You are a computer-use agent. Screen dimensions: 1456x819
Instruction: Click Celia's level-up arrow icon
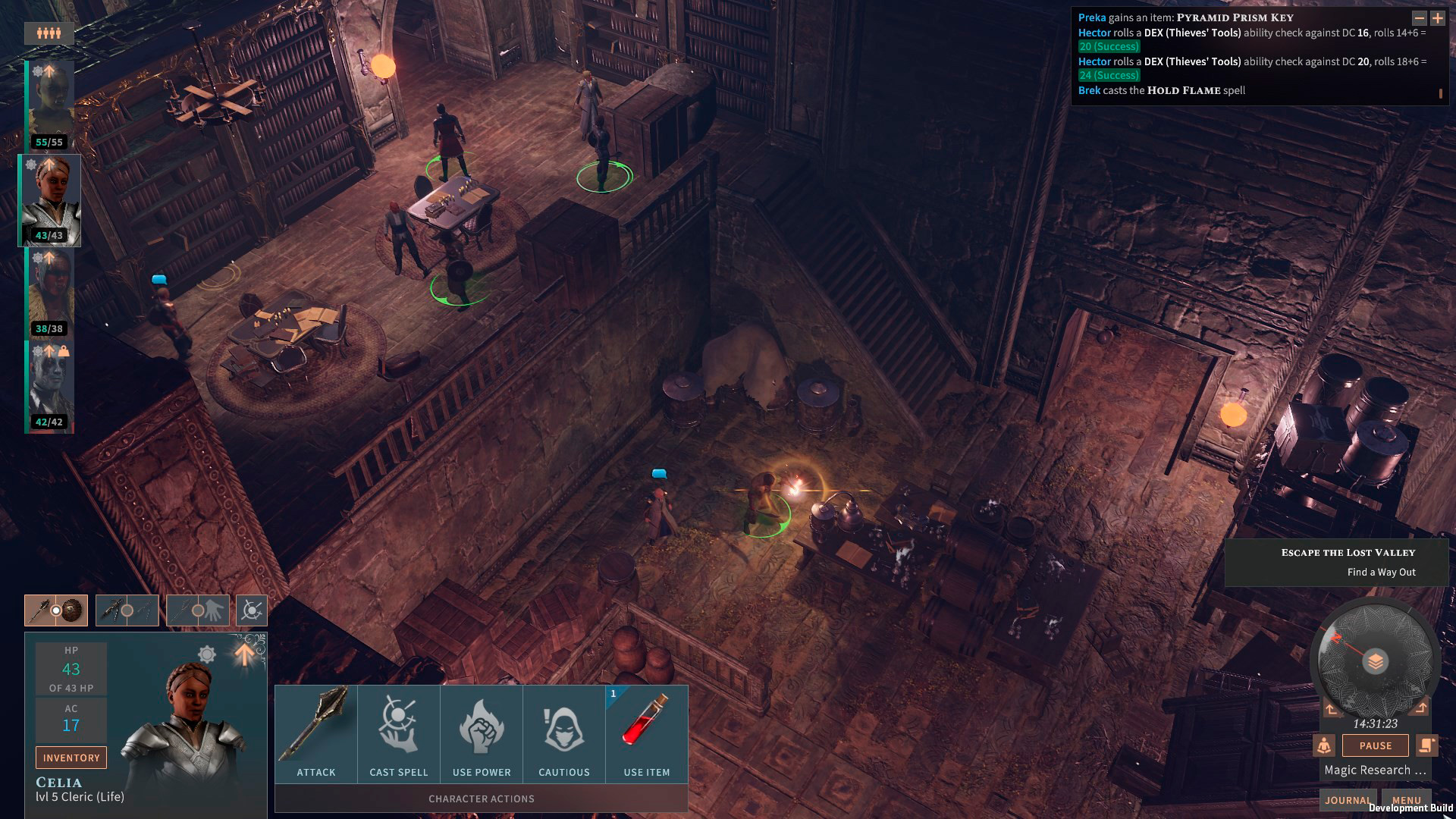click(244, 654)
